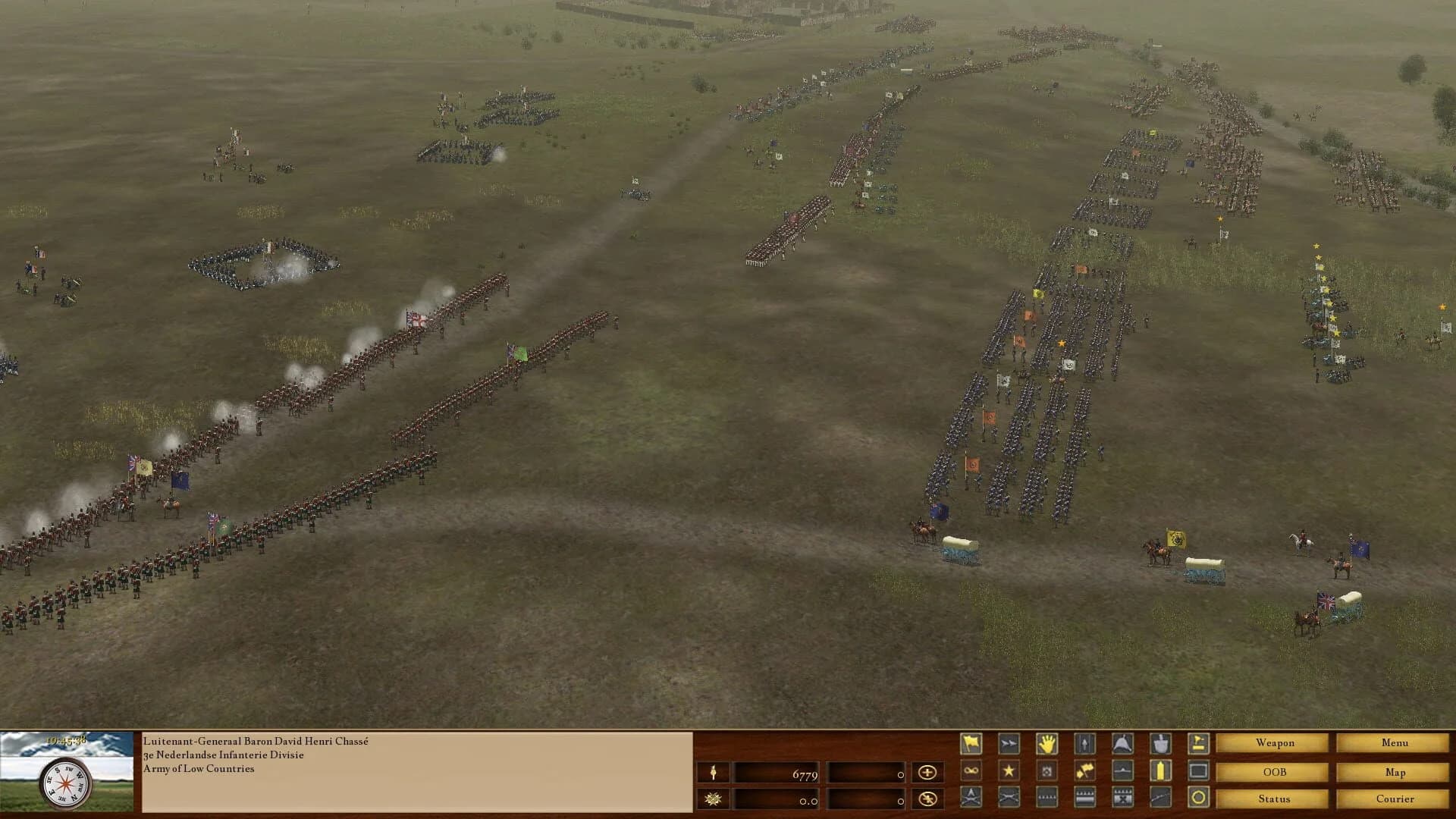Click the gold star toolbar icon
Screen dimensions: 1456x819
[x=1008, y=770]
